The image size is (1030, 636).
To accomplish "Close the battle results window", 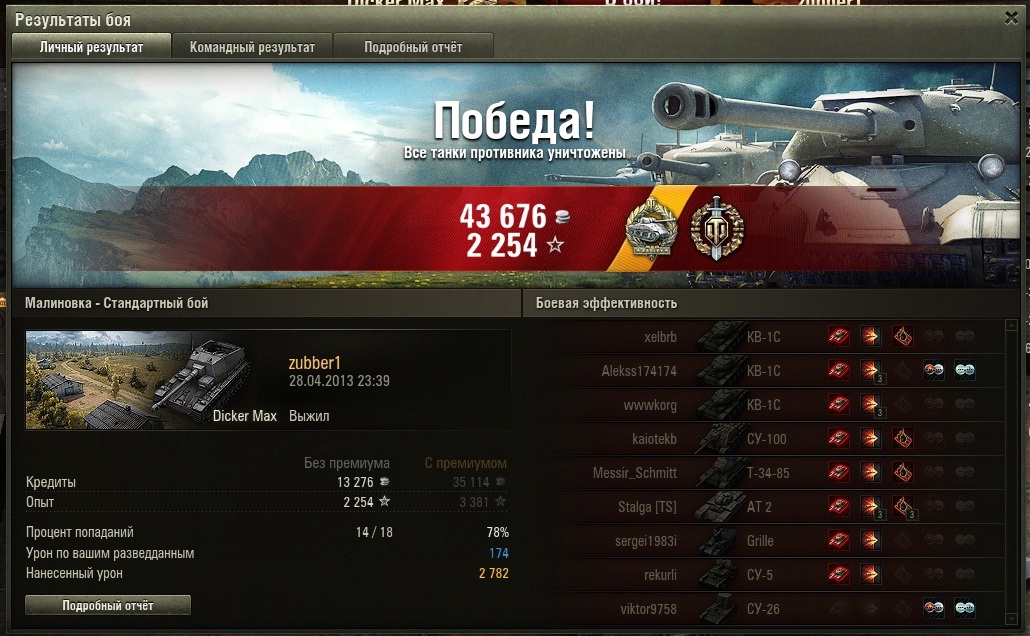I will coord(1012,18).
